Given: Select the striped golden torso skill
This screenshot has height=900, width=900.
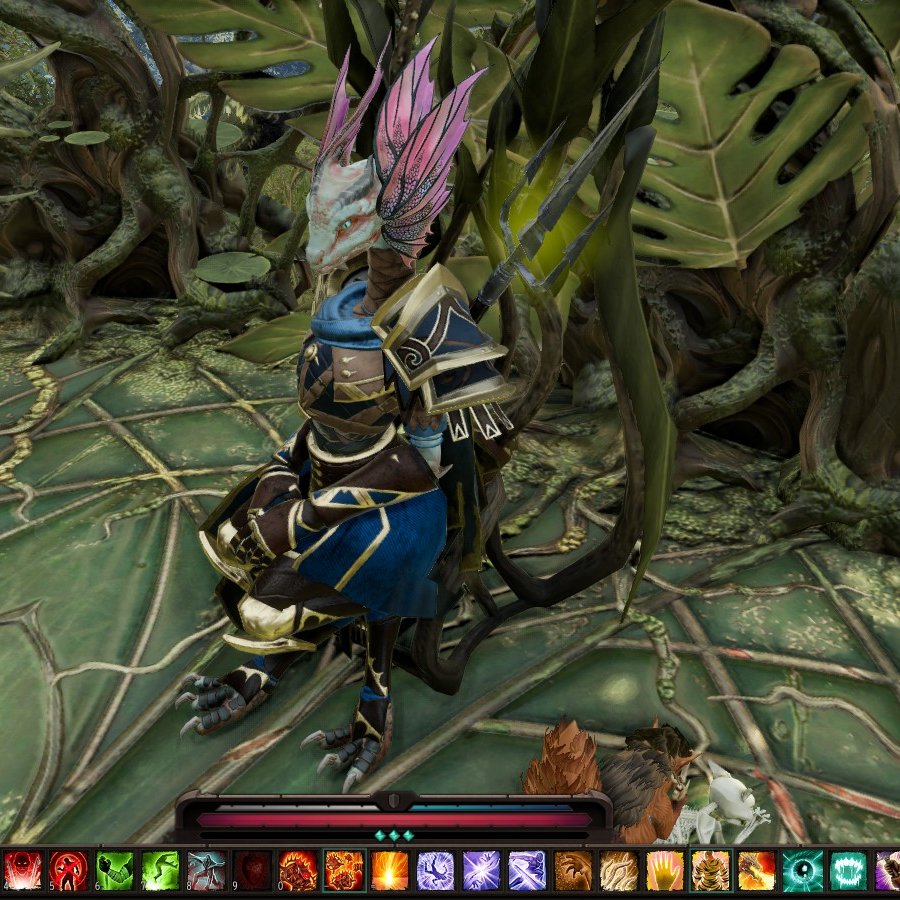Looking at the screenshot, I should 711,871.
